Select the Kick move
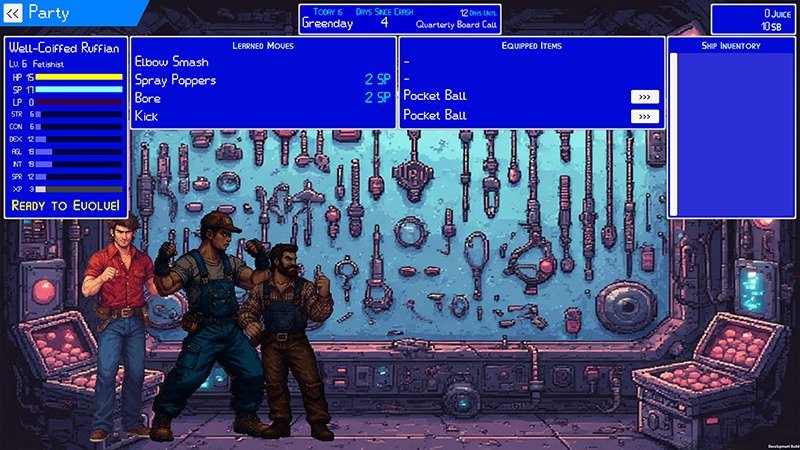Image resolution: width=800 pixels, height=450 pixels. [147, 116]
